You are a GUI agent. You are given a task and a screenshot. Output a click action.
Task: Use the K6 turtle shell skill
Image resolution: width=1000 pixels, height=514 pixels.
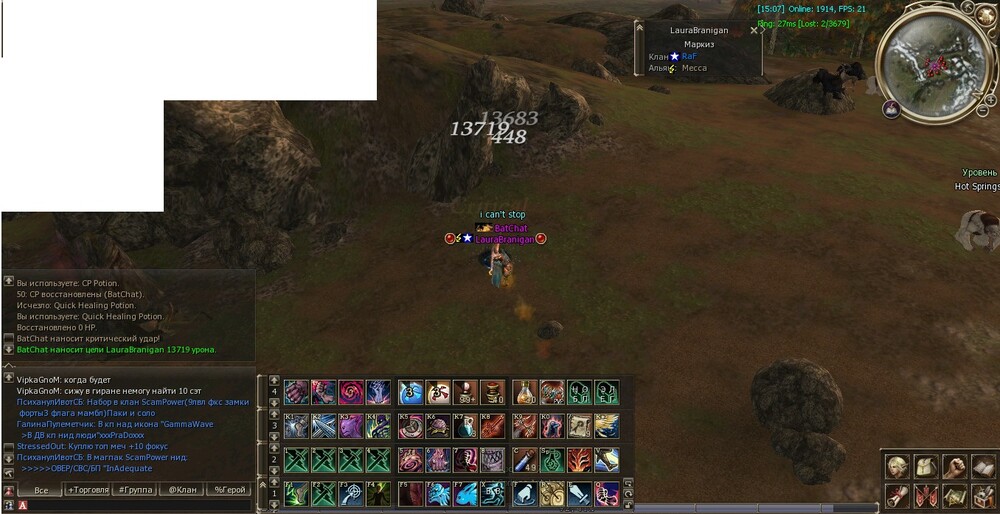[x=439, y=426]
